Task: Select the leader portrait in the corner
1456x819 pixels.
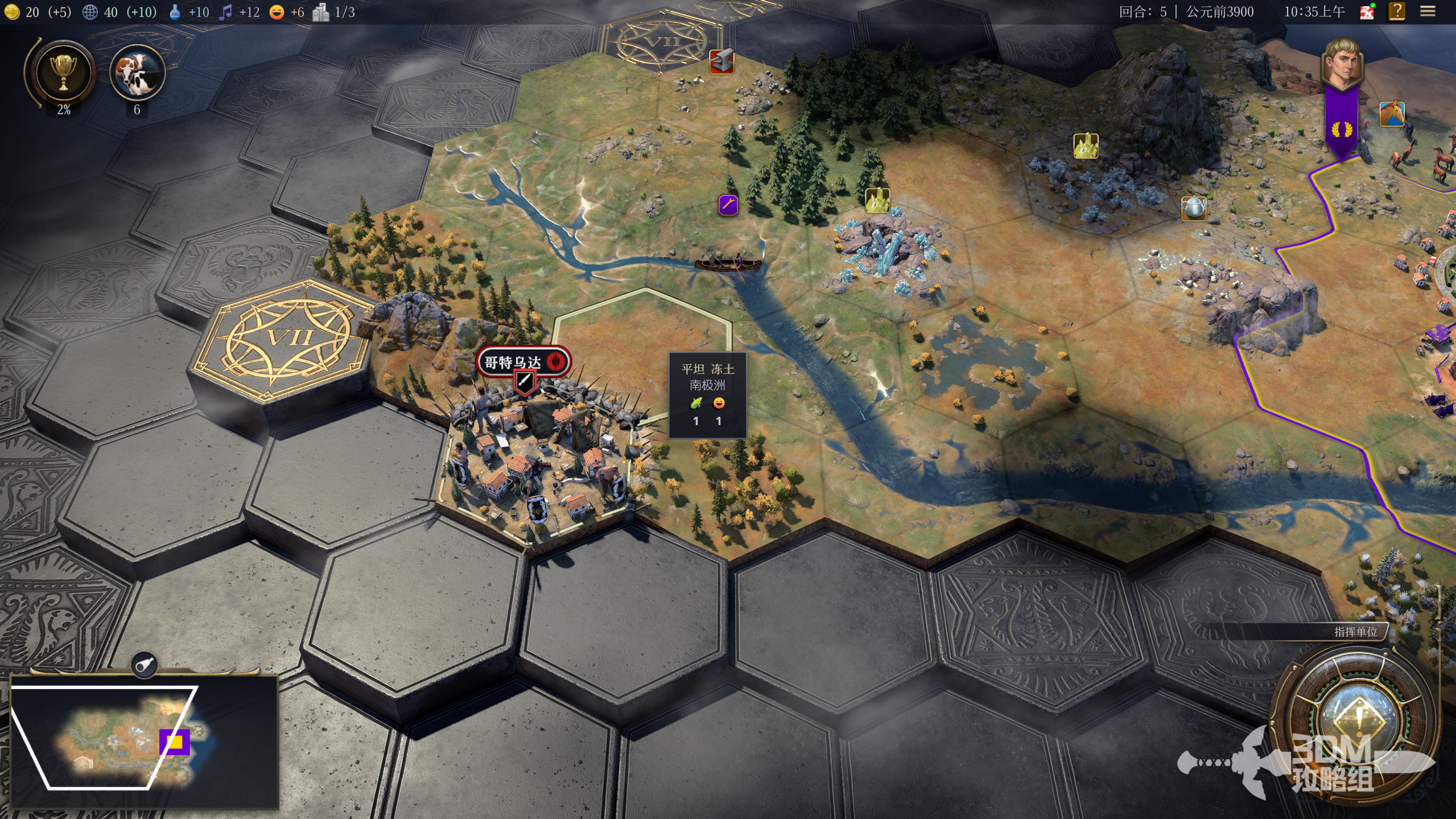Action: 1342,64
